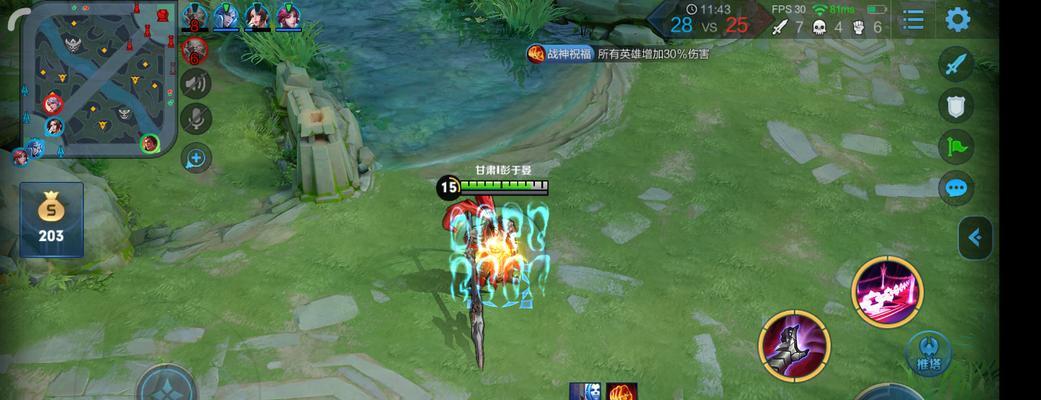Expand the side panel arrow button
Image resolution: width=1041 pixels, height=400 pixels.
(975, 238)
